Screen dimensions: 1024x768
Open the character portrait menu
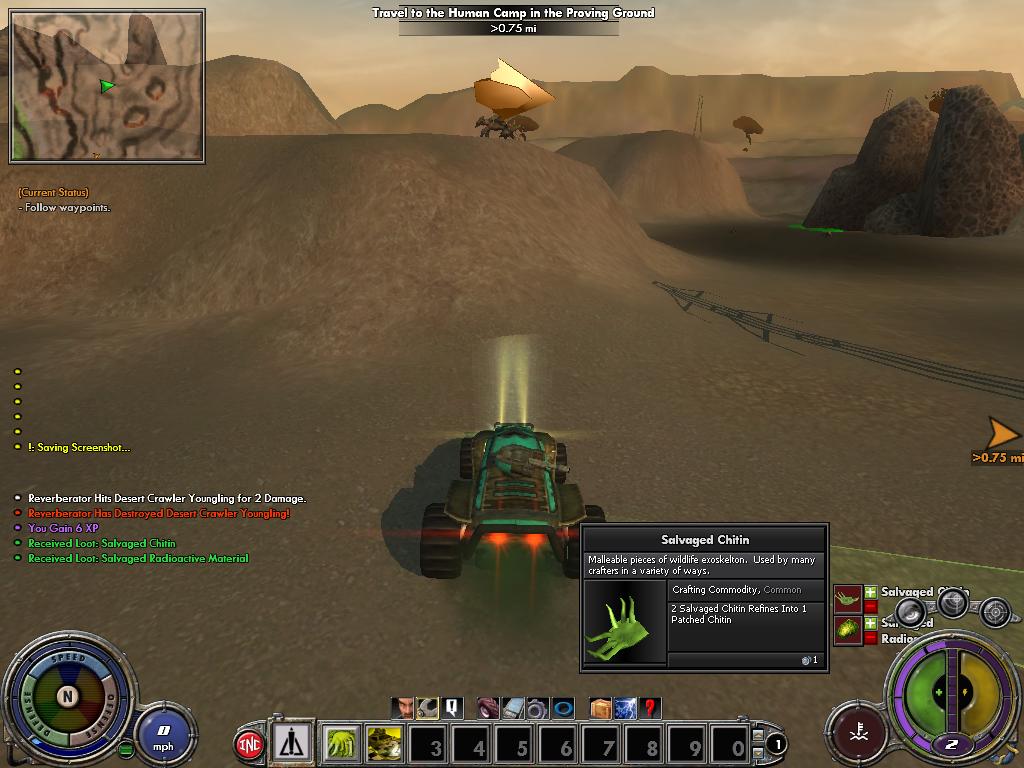(402, 708)
